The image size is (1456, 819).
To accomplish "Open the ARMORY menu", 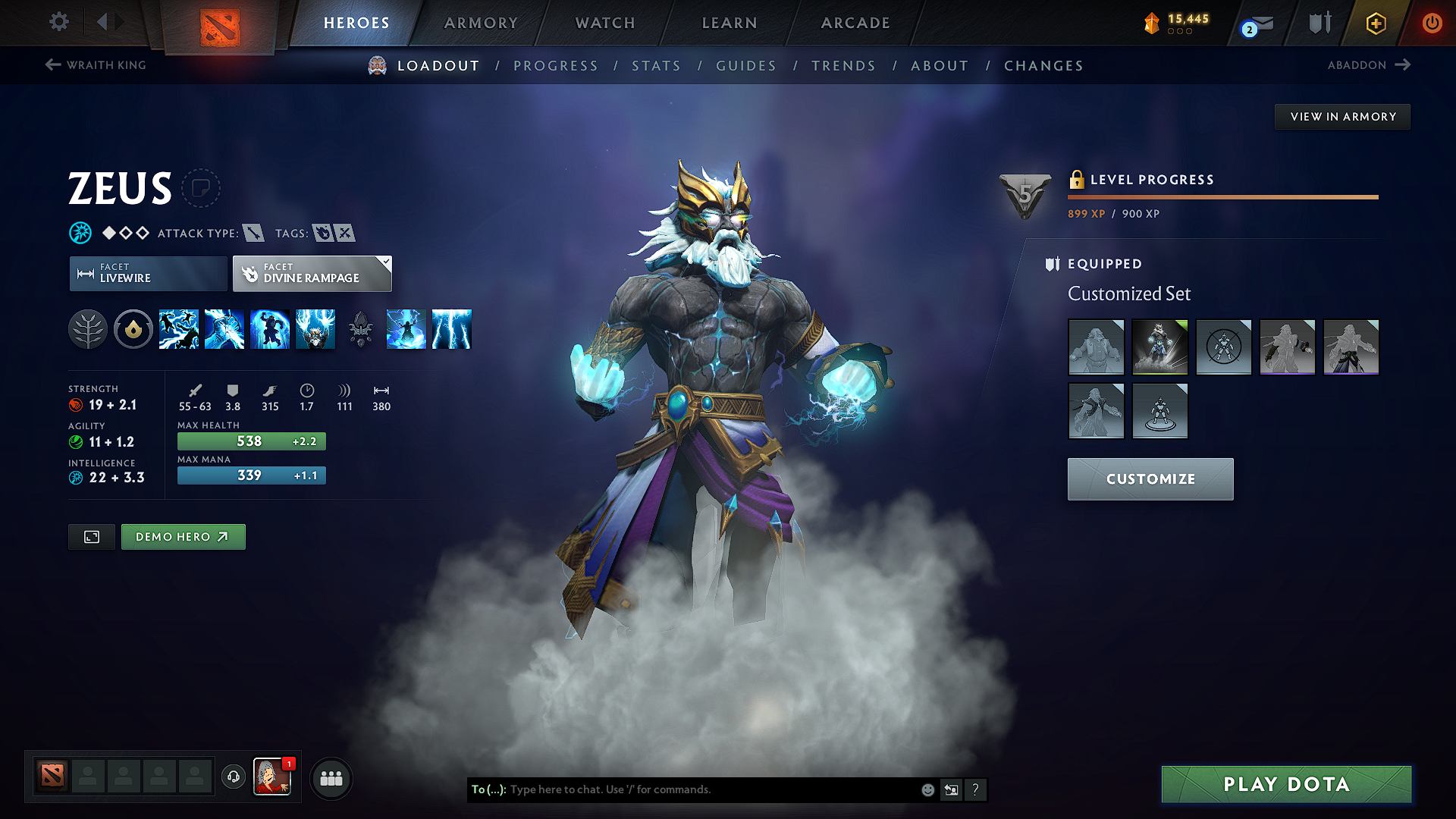I will (480, 23).
